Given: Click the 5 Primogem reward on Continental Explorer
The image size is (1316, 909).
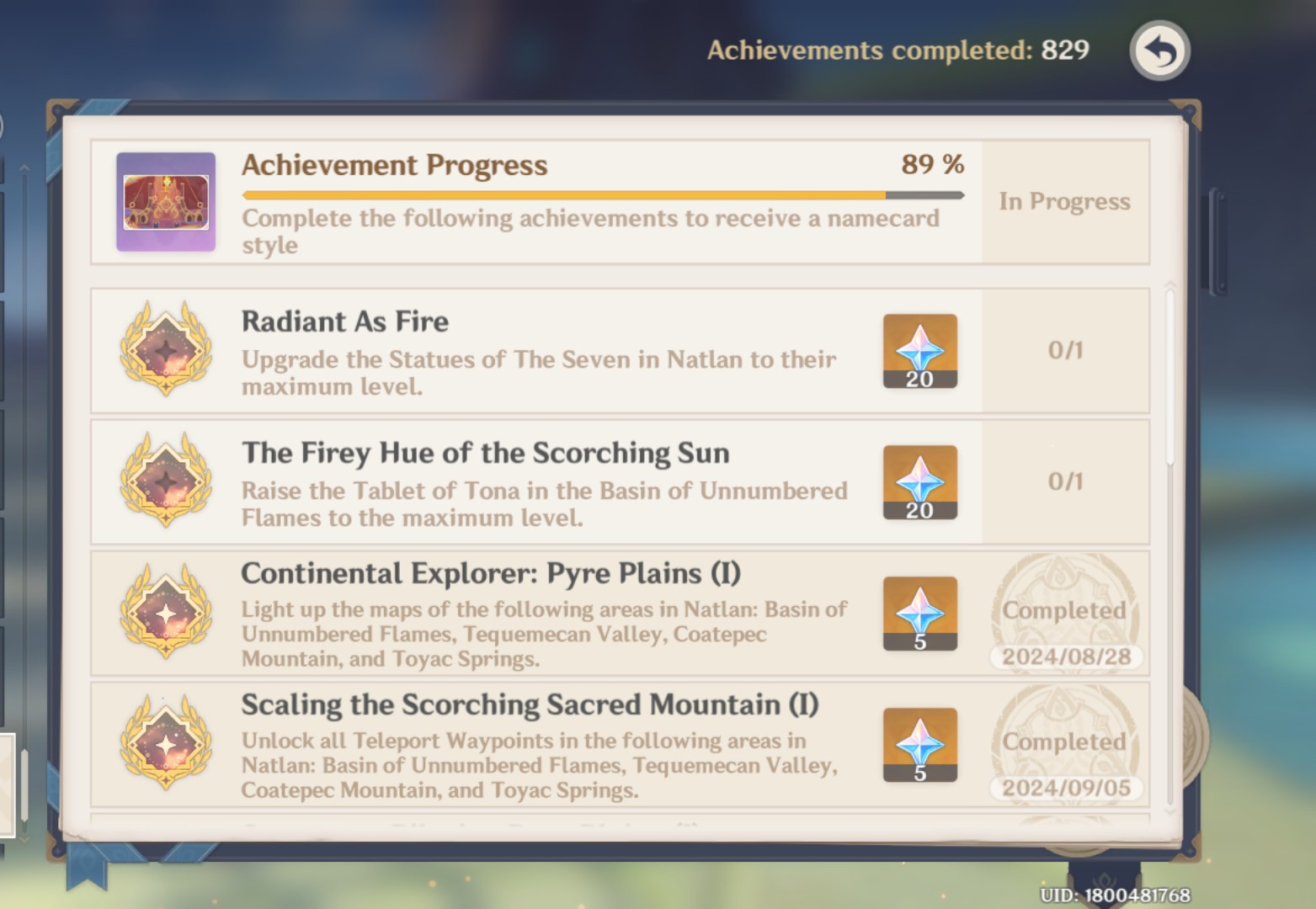Looking at the screenshot, I should (x=919, y=614).
